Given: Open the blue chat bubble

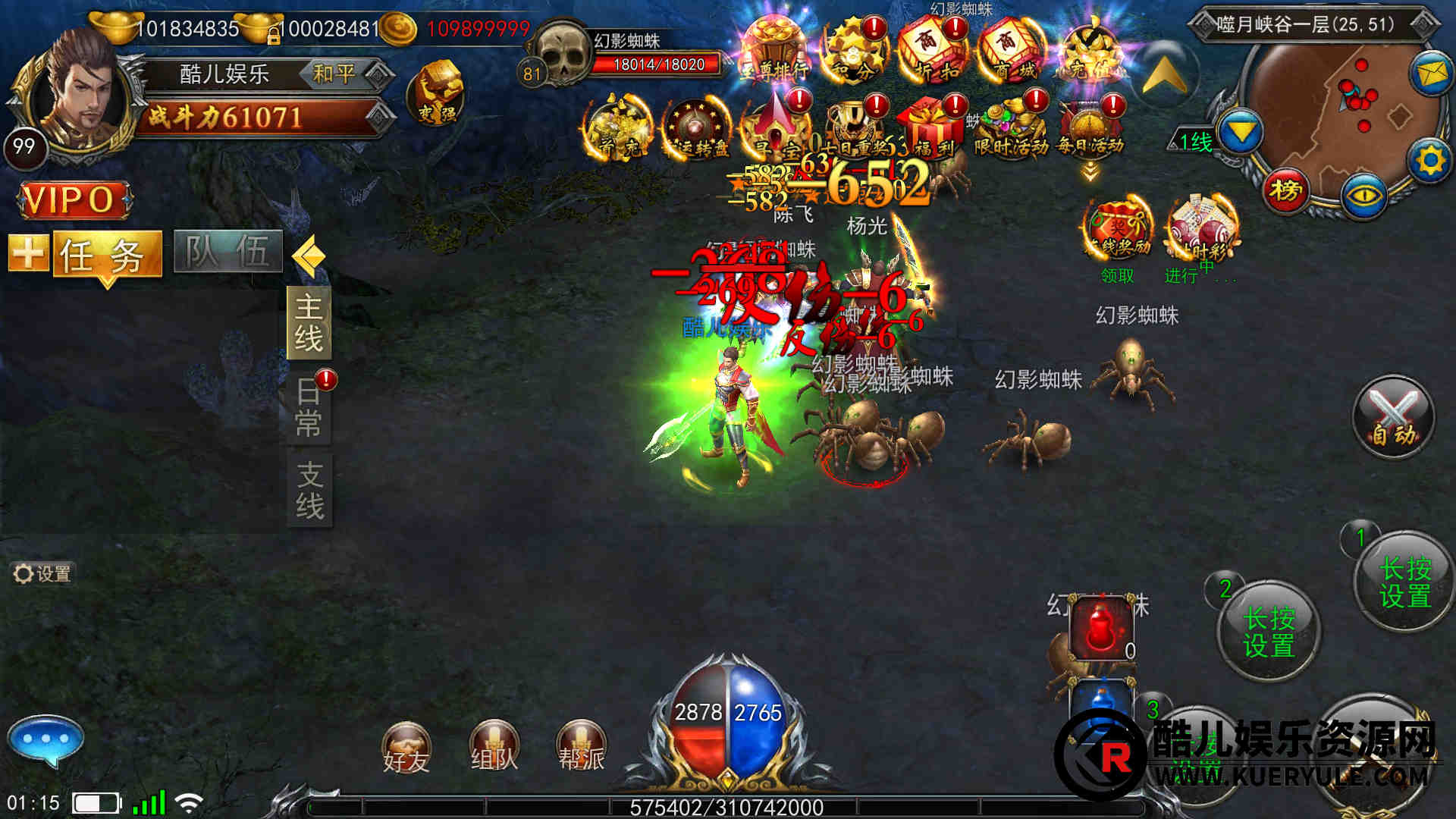Looking at the screenshot, I should click(45, 739).
